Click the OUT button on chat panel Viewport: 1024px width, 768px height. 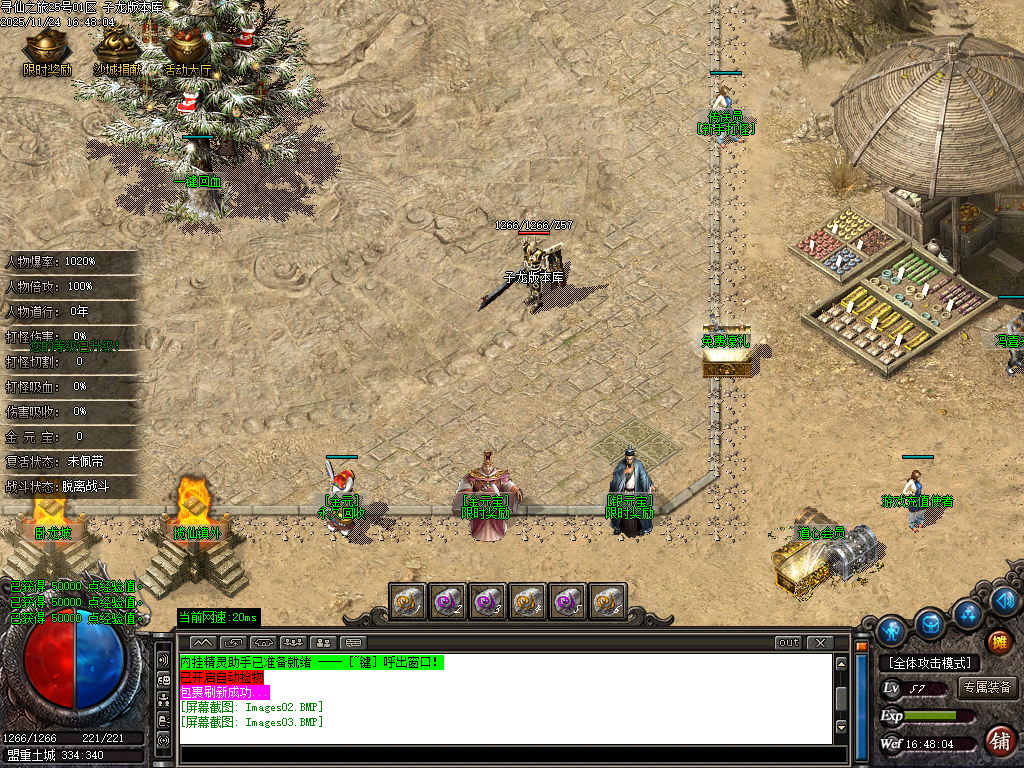789,642
